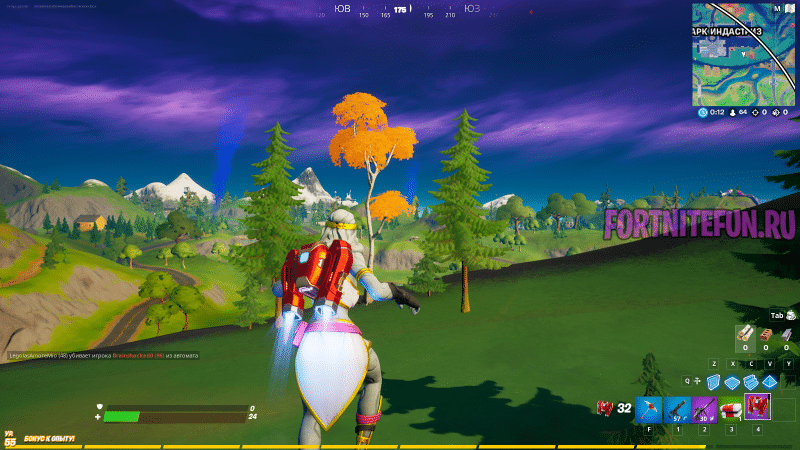The height and width of the screenshot is (450, 800).
Task: Select wood as the building material
Action: (744, 333)
